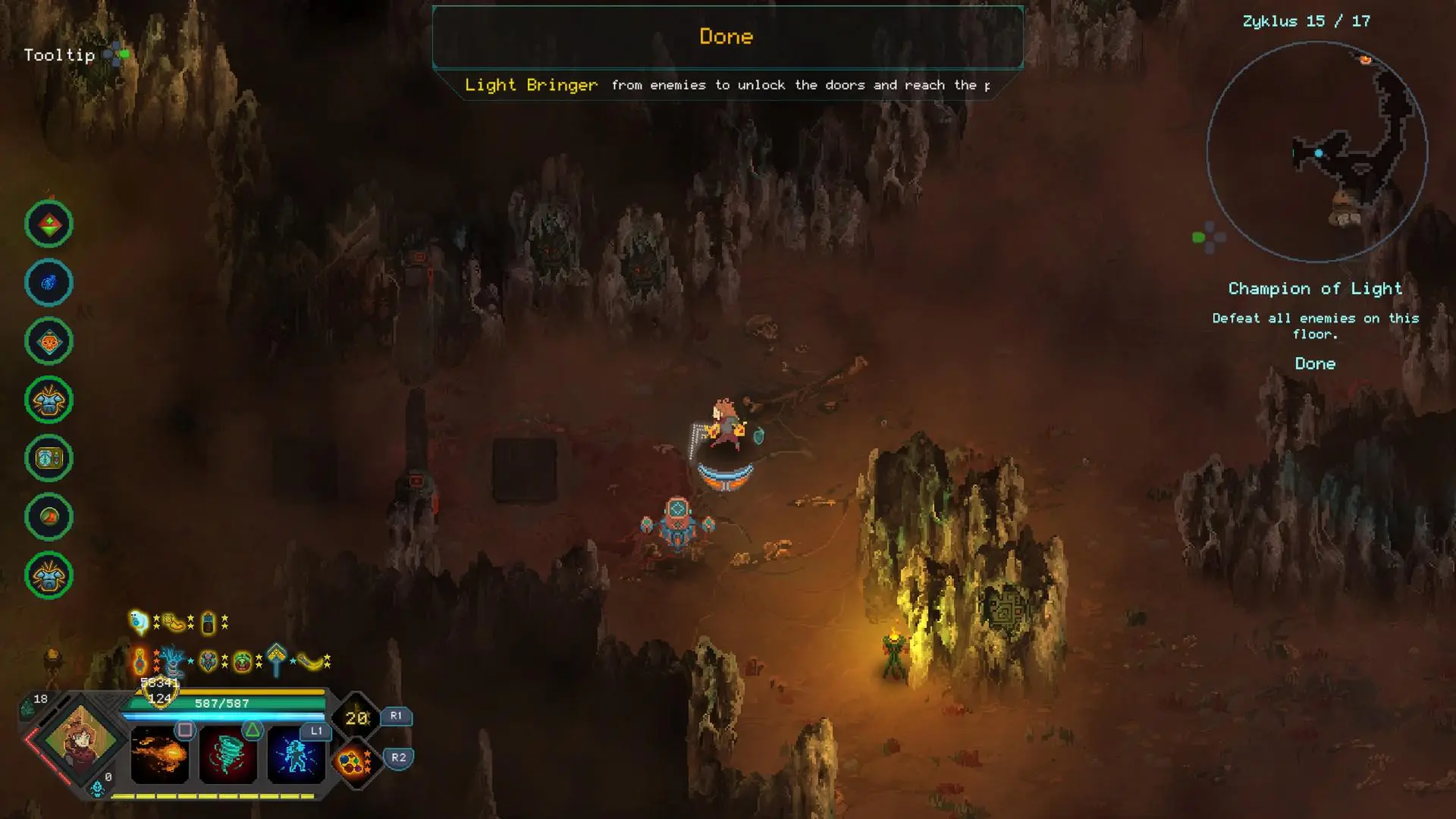The image size is (1456, 819).
Task: Open the Champion of Light objective tracker
Action: [x=1315, y=289]
